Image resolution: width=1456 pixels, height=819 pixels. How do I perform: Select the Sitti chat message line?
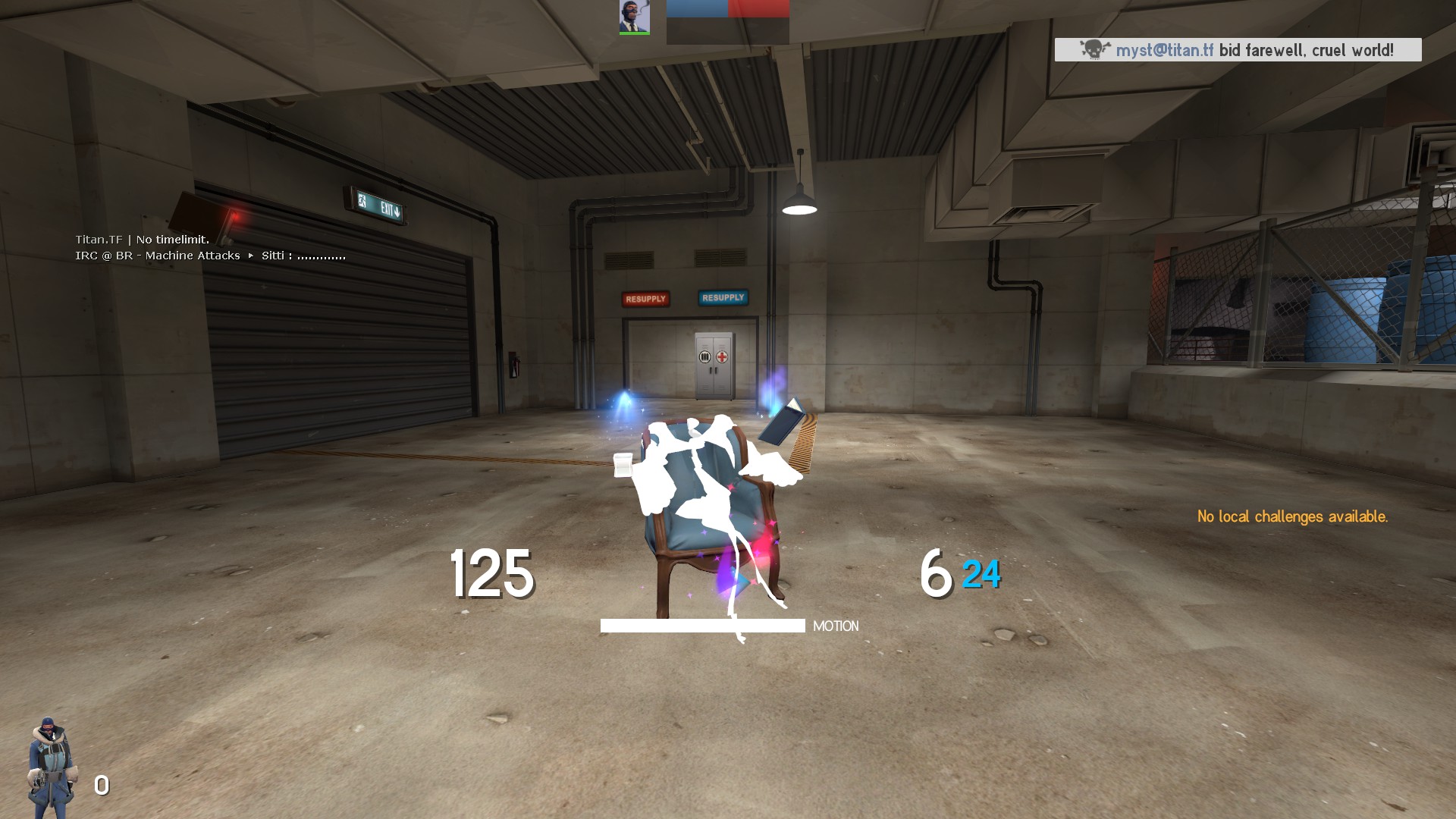(x=210, y=256)
